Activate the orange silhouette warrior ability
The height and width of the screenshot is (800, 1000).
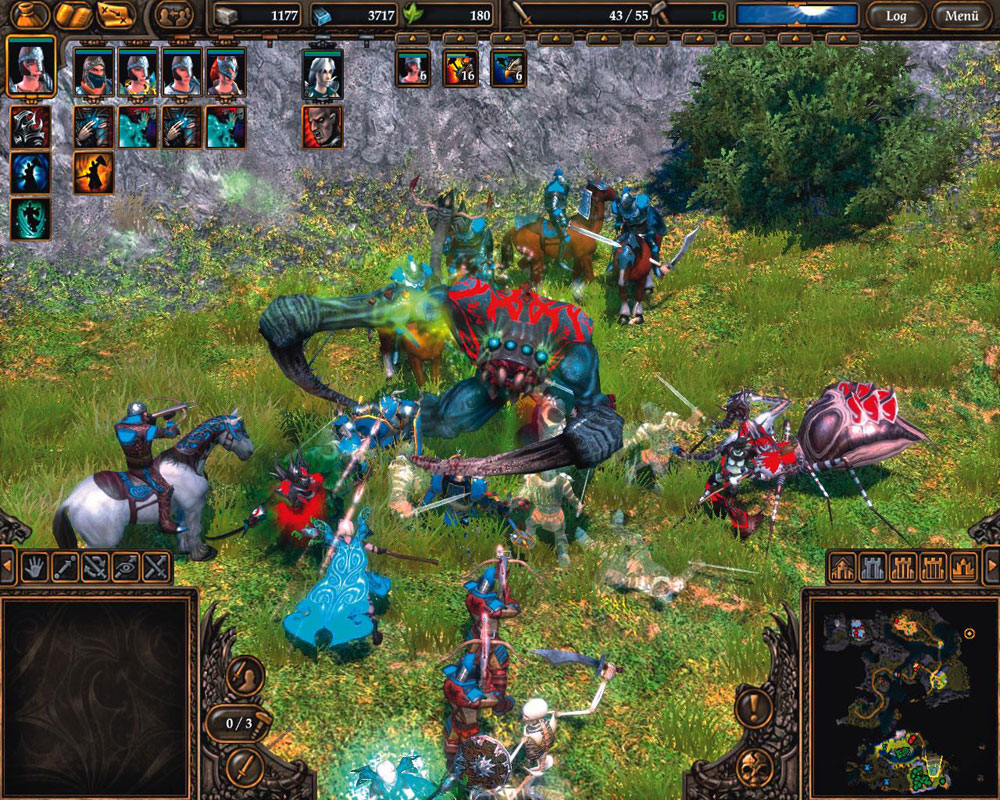(x=93, y=172)
